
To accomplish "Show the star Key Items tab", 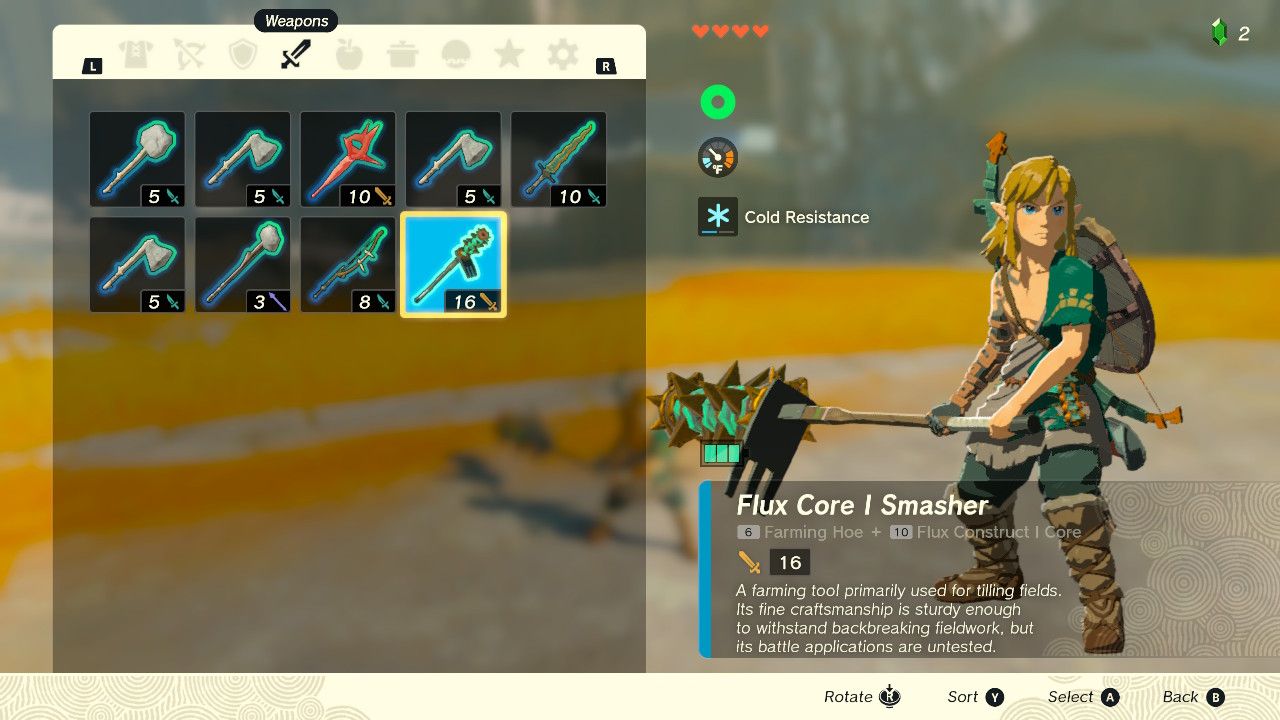I will pos(509,55).
